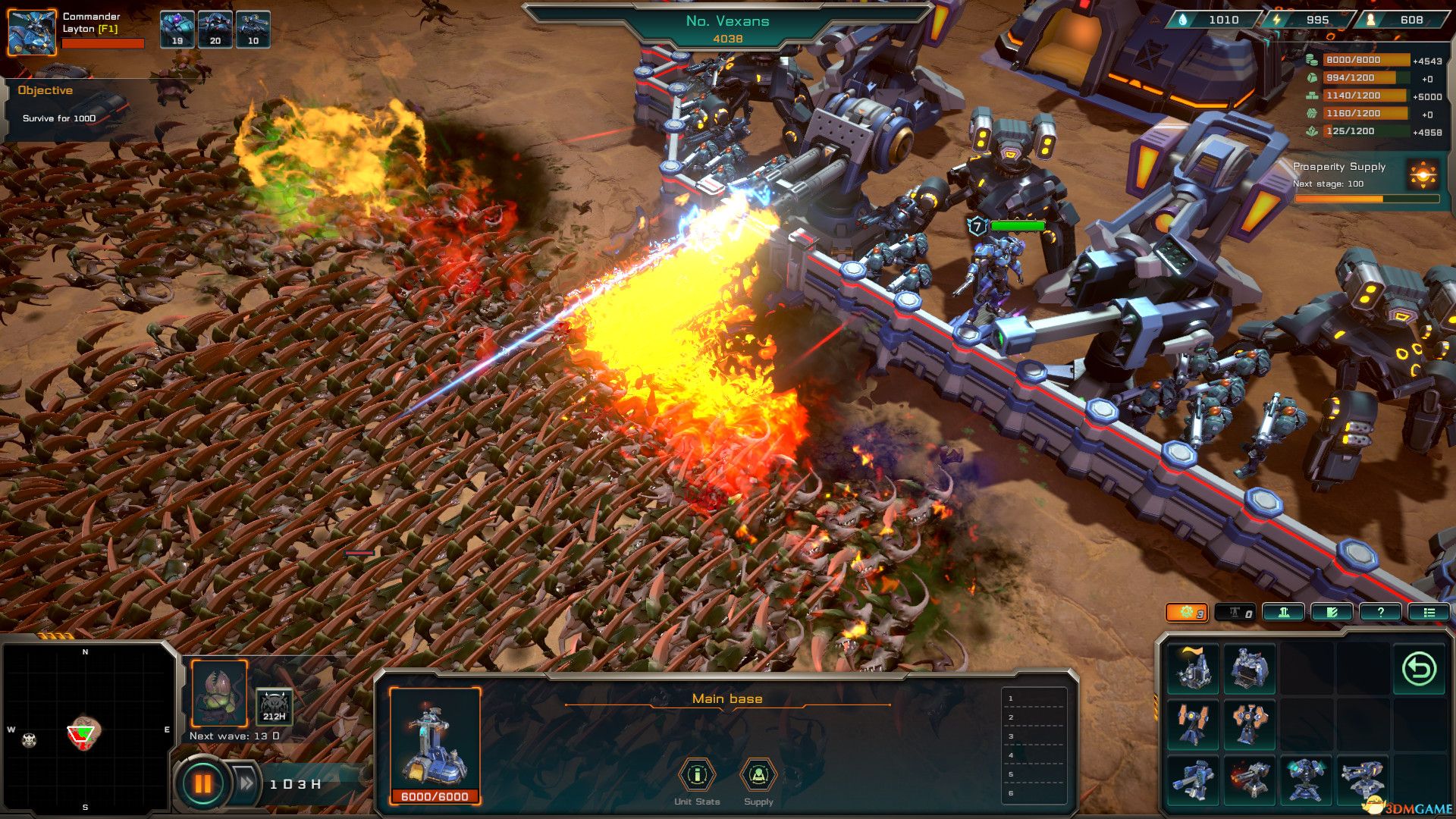This screenshot has height=819, width=1456.
Task: Select the Main base portrait
Action: coord(435,739)
